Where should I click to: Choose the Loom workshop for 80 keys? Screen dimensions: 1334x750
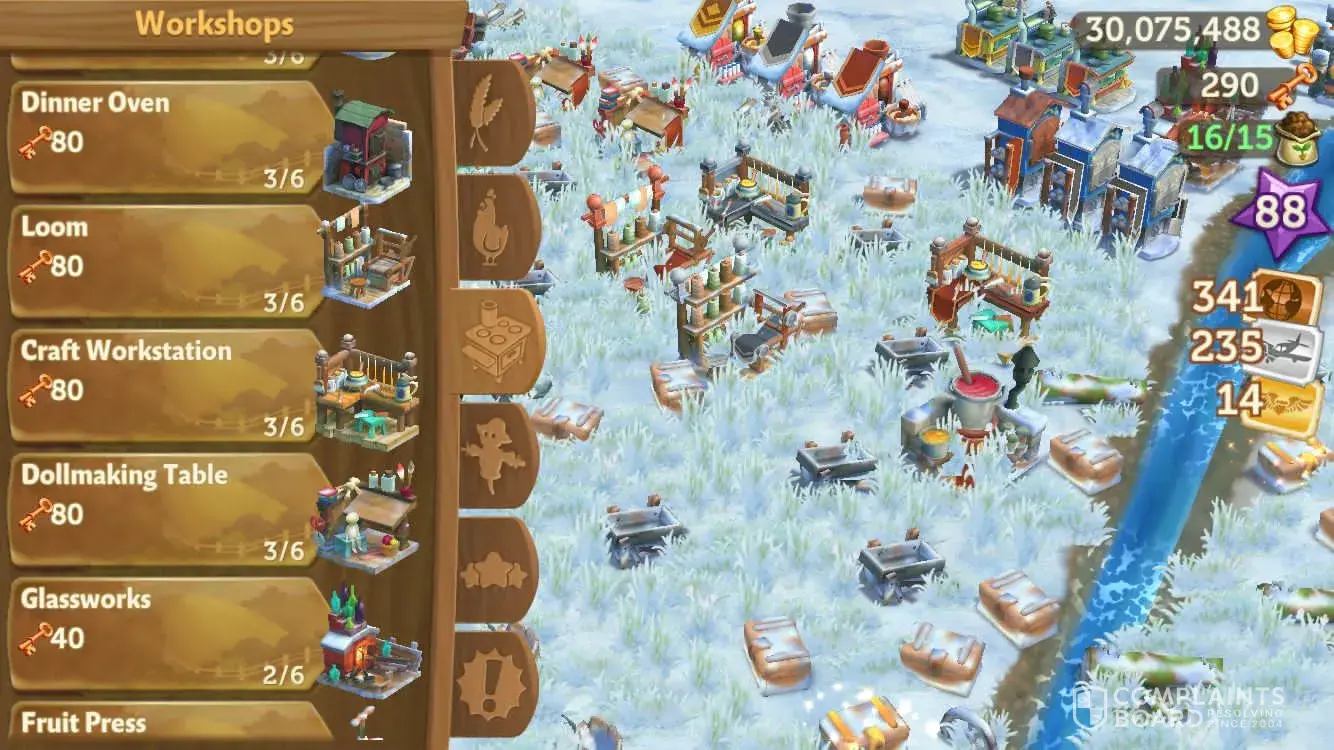170,260
